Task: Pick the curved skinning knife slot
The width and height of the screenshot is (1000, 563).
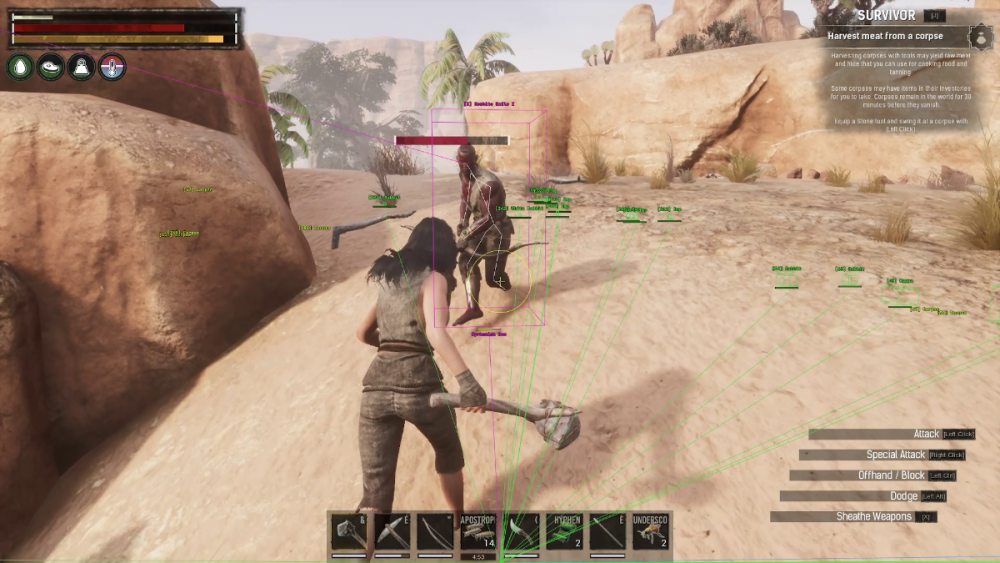Action: pos(521,532)
